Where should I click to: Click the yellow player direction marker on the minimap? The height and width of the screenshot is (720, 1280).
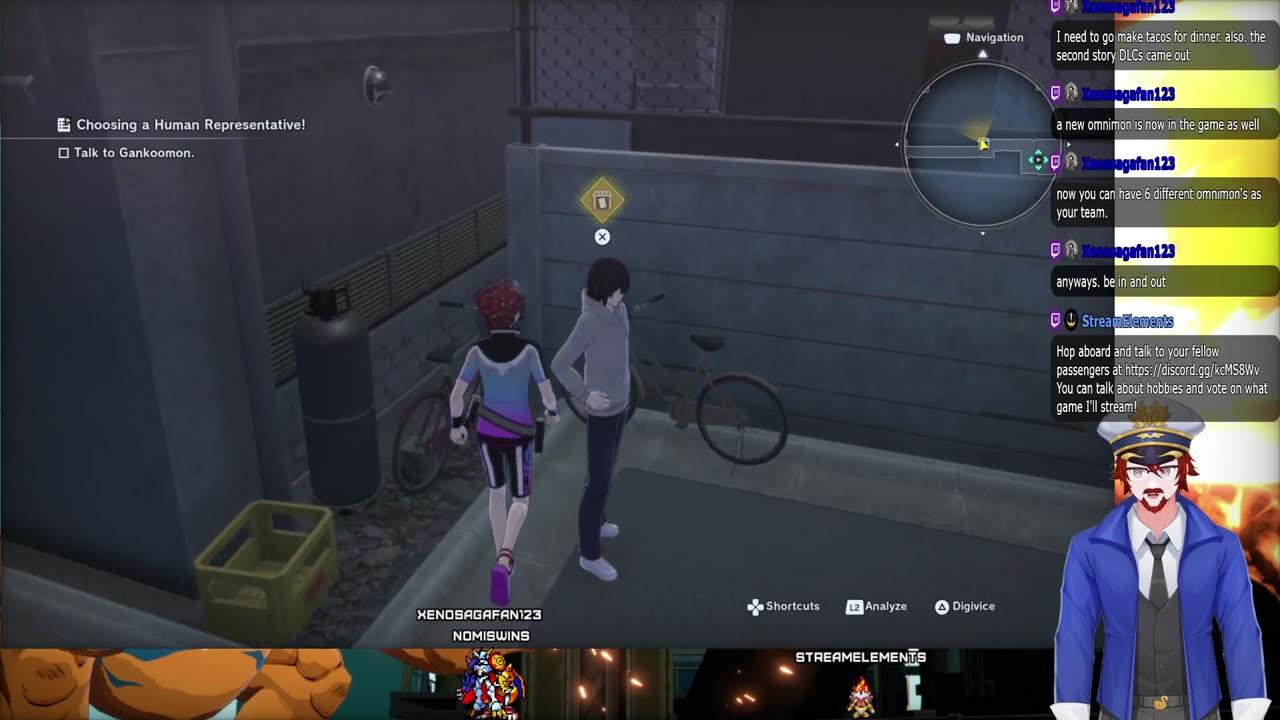(x=983, y=143)
